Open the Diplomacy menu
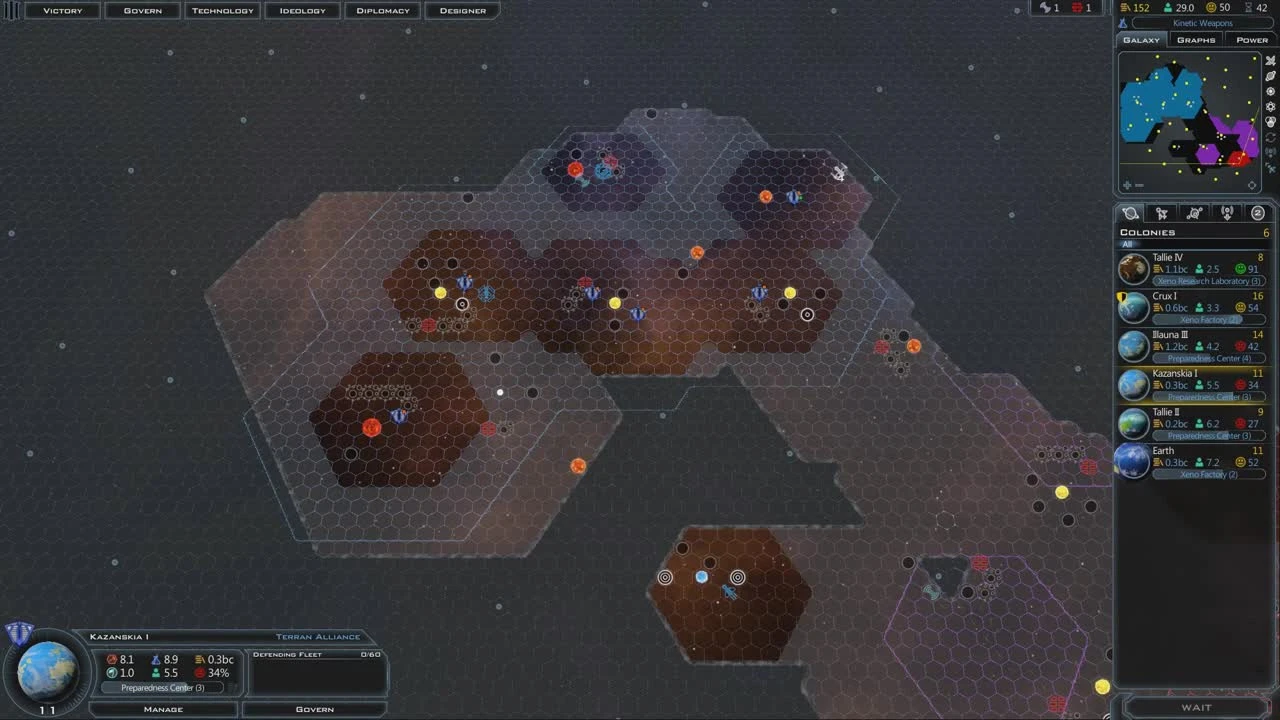The height and width of the screenshot is (720, 1280). (382, 10)
